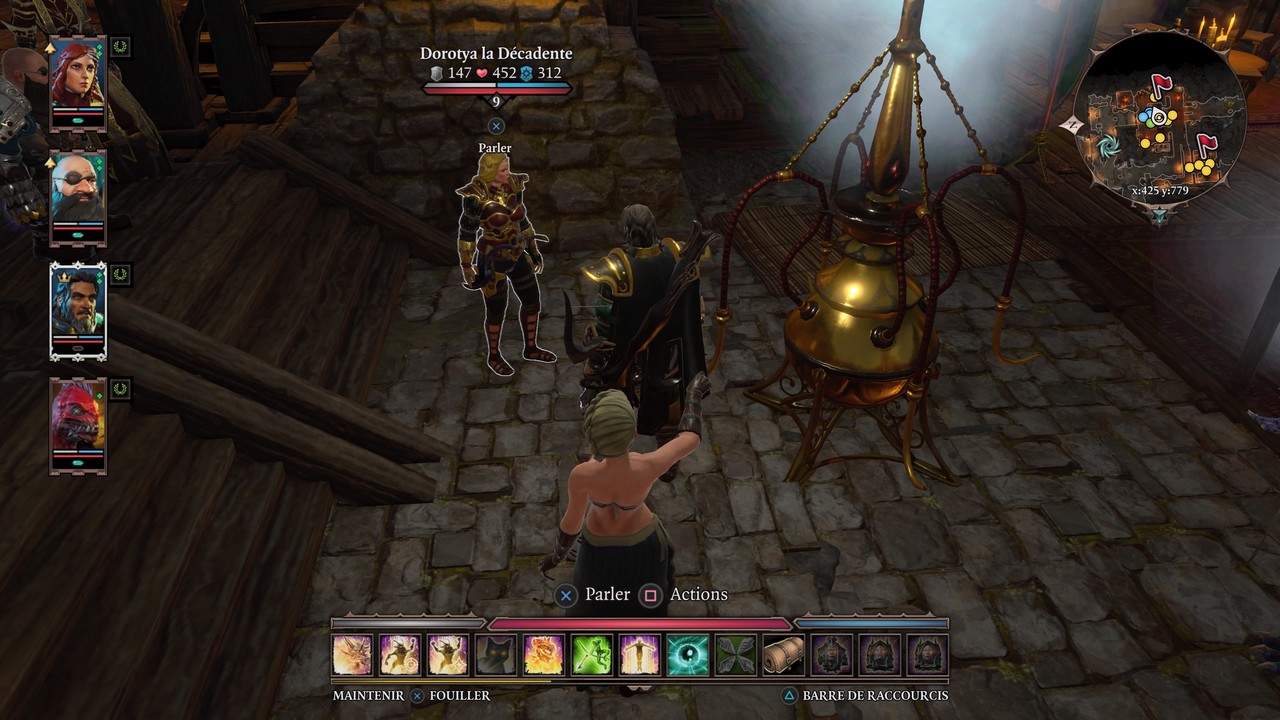Activate the orange dragon head skill
This screenshot has width=1280, height=720.
[352, 655]
